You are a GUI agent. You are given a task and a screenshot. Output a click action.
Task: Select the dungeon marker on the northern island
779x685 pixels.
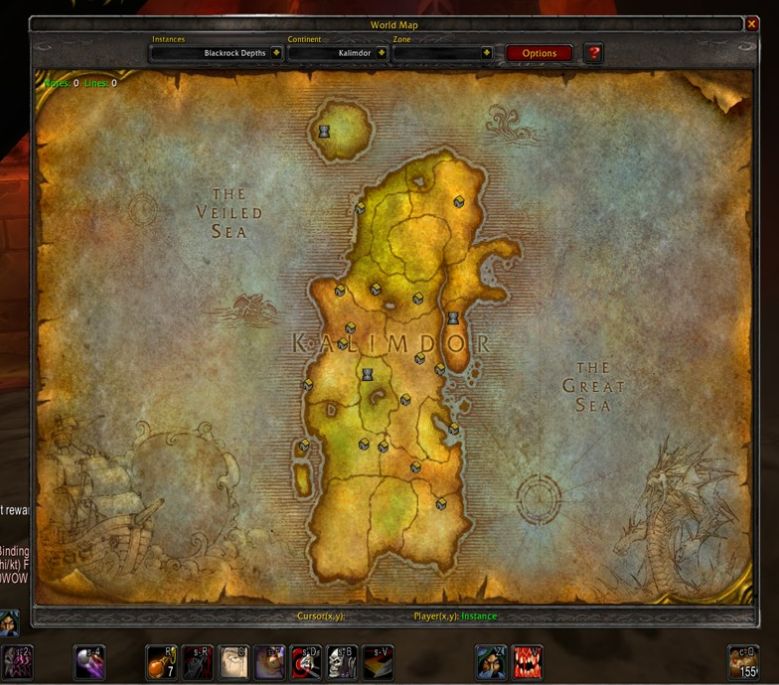[x=324, y=131]
